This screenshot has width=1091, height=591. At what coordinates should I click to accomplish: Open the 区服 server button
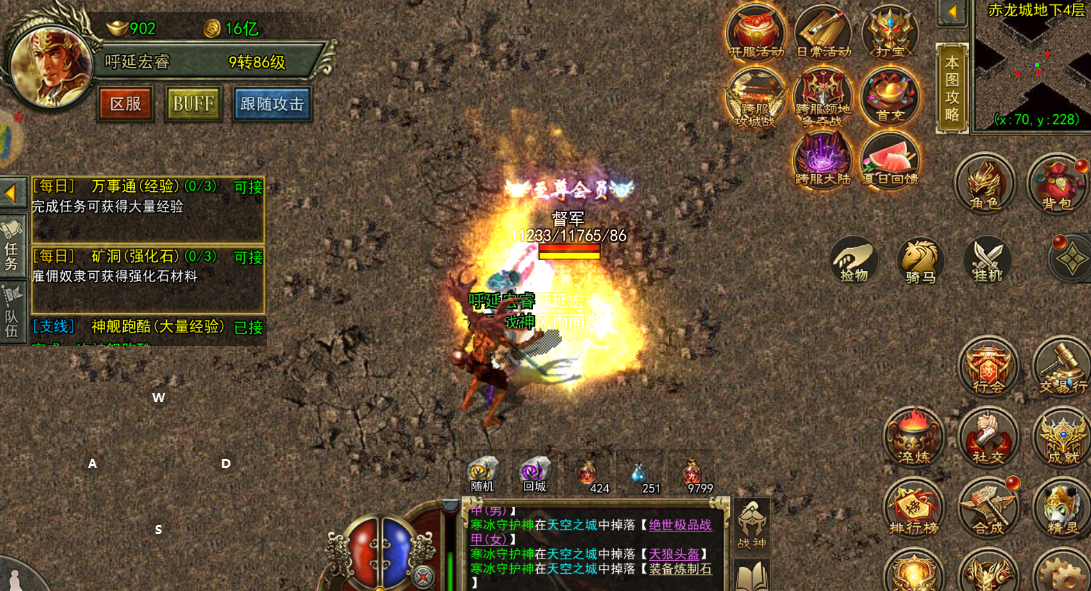pos(125,104)
